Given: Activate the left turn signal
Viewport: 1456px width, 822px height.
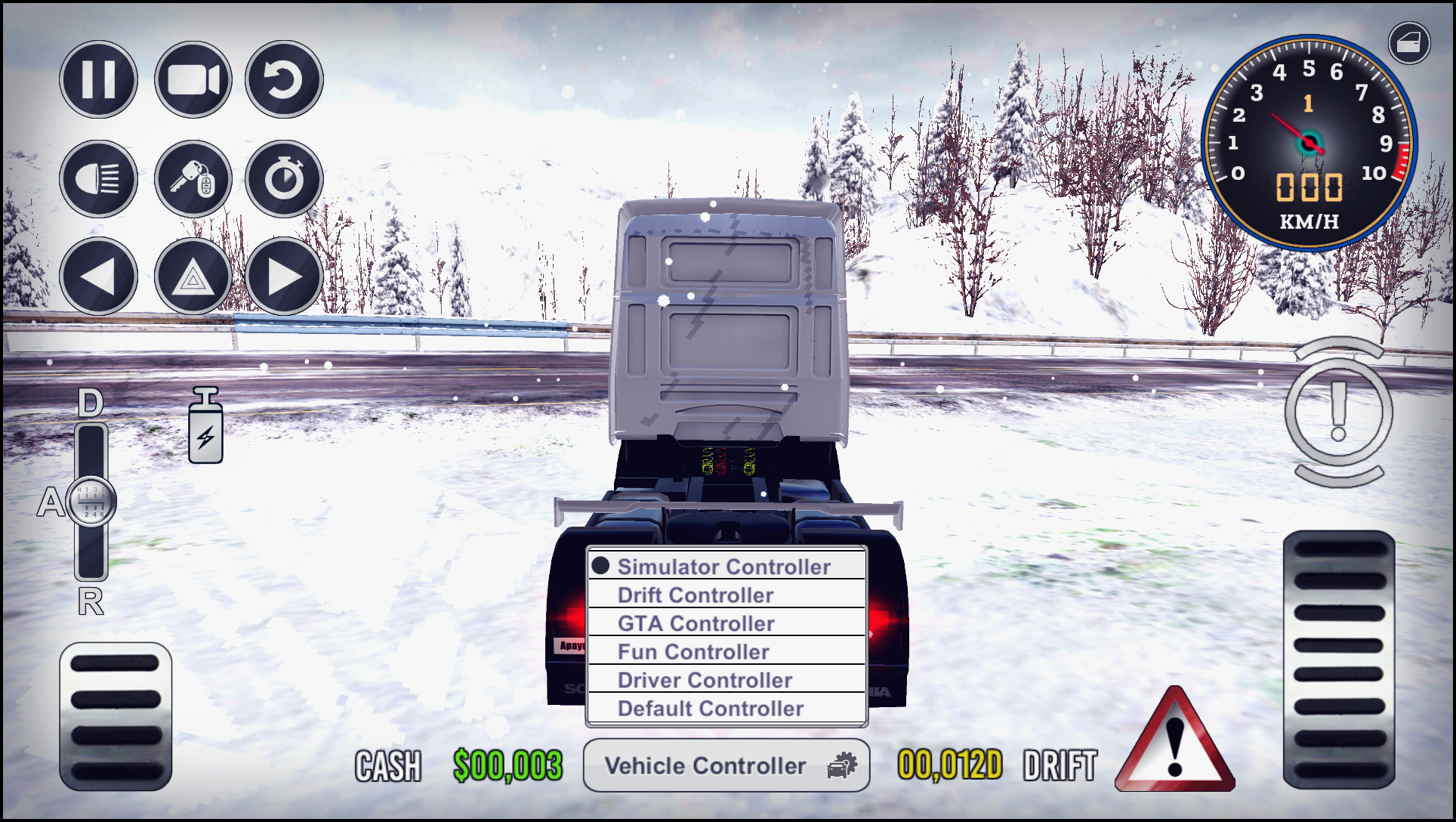Looking at the screenshot, I should (x=98, y=277).
